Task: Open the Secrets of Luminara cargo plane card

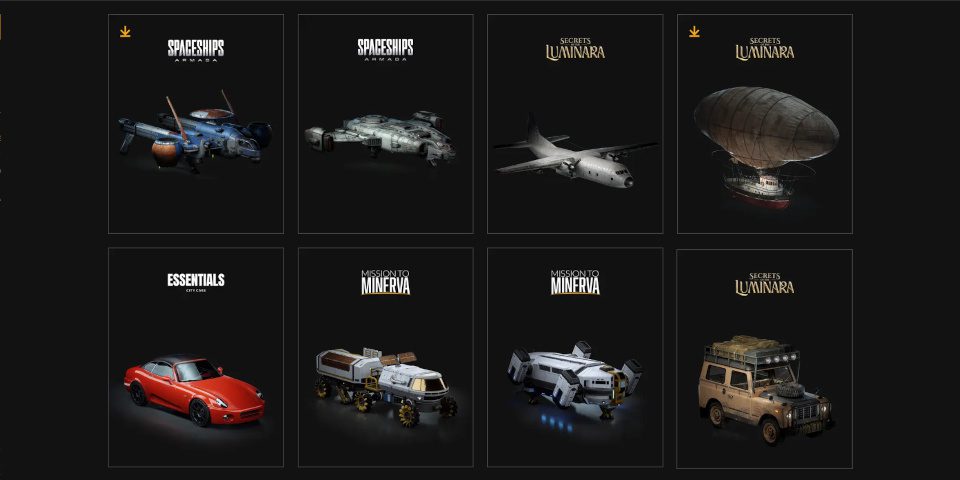Action: (574, 125)
